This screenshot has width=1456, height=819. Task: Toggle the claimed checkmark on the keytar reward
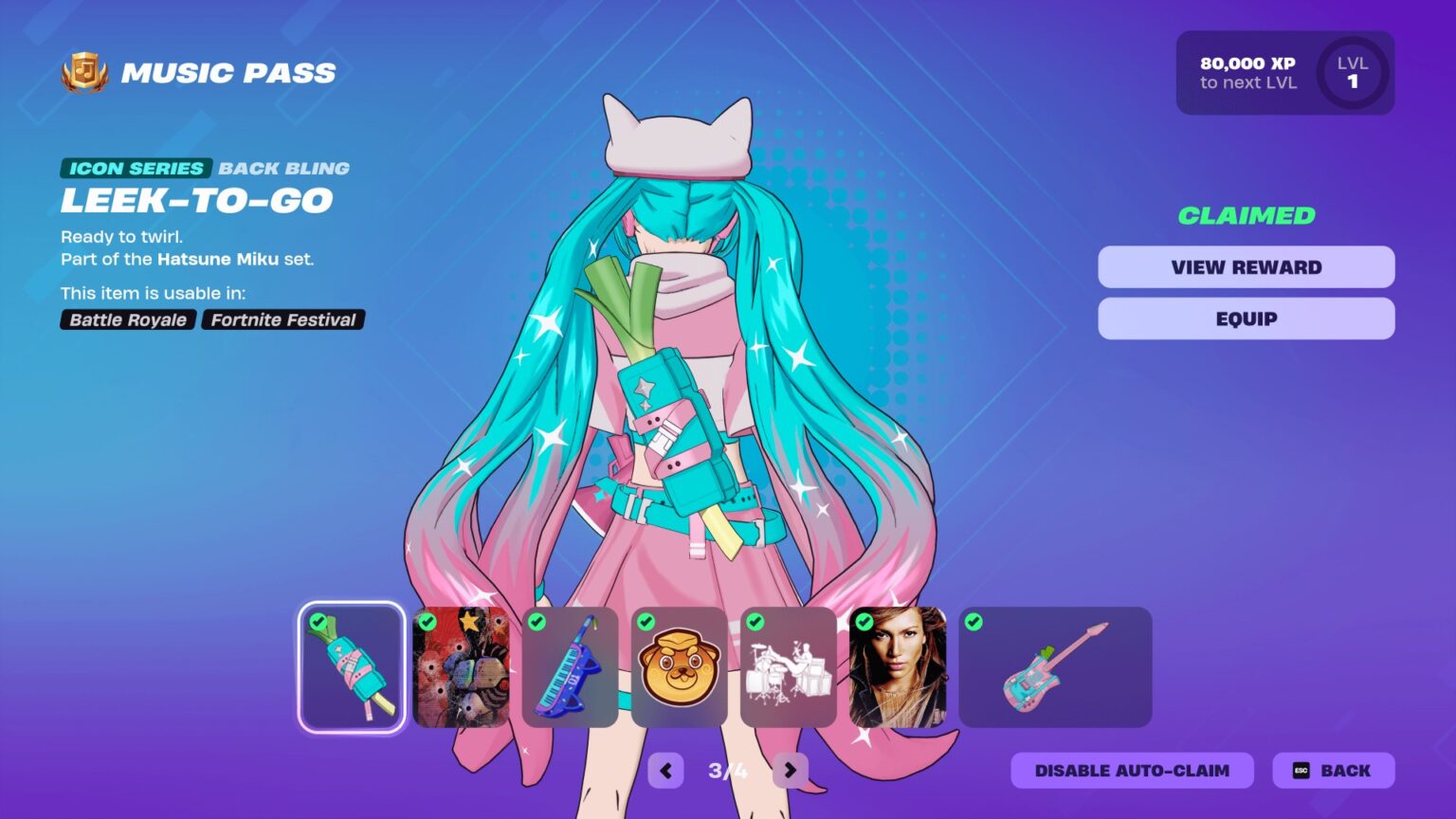(x=536, y=624)
